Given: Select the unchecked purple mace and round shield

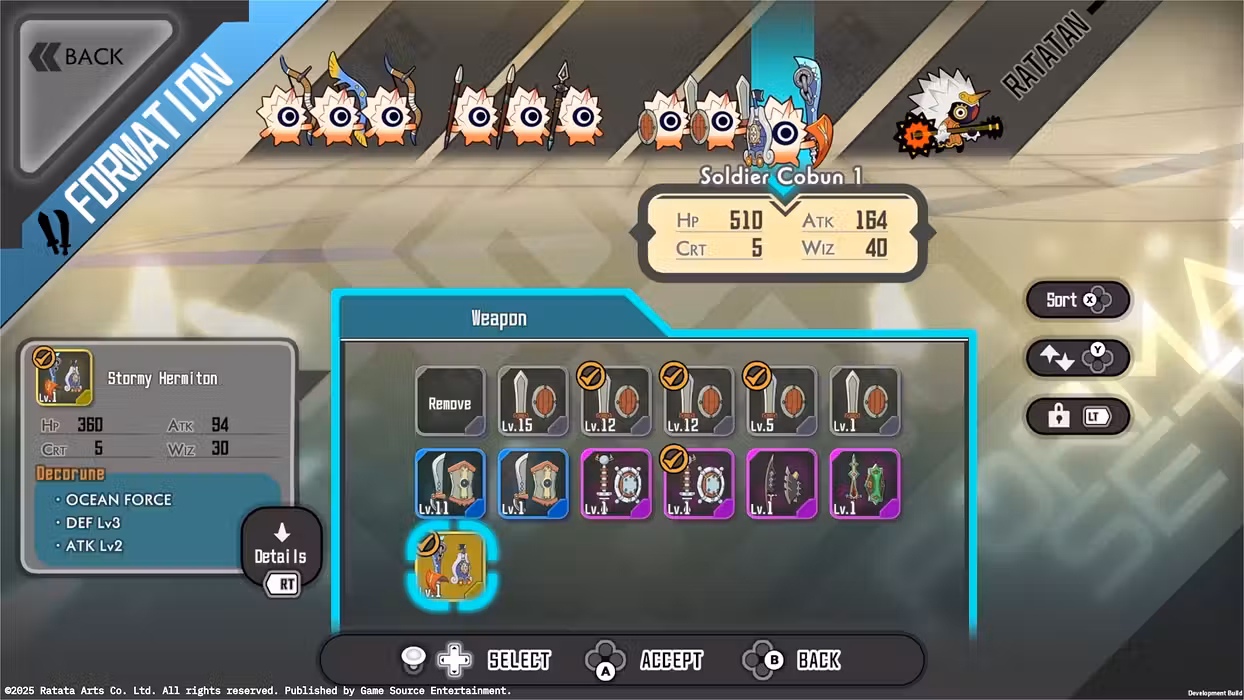Looking at the screenshot, I should 616,484.
